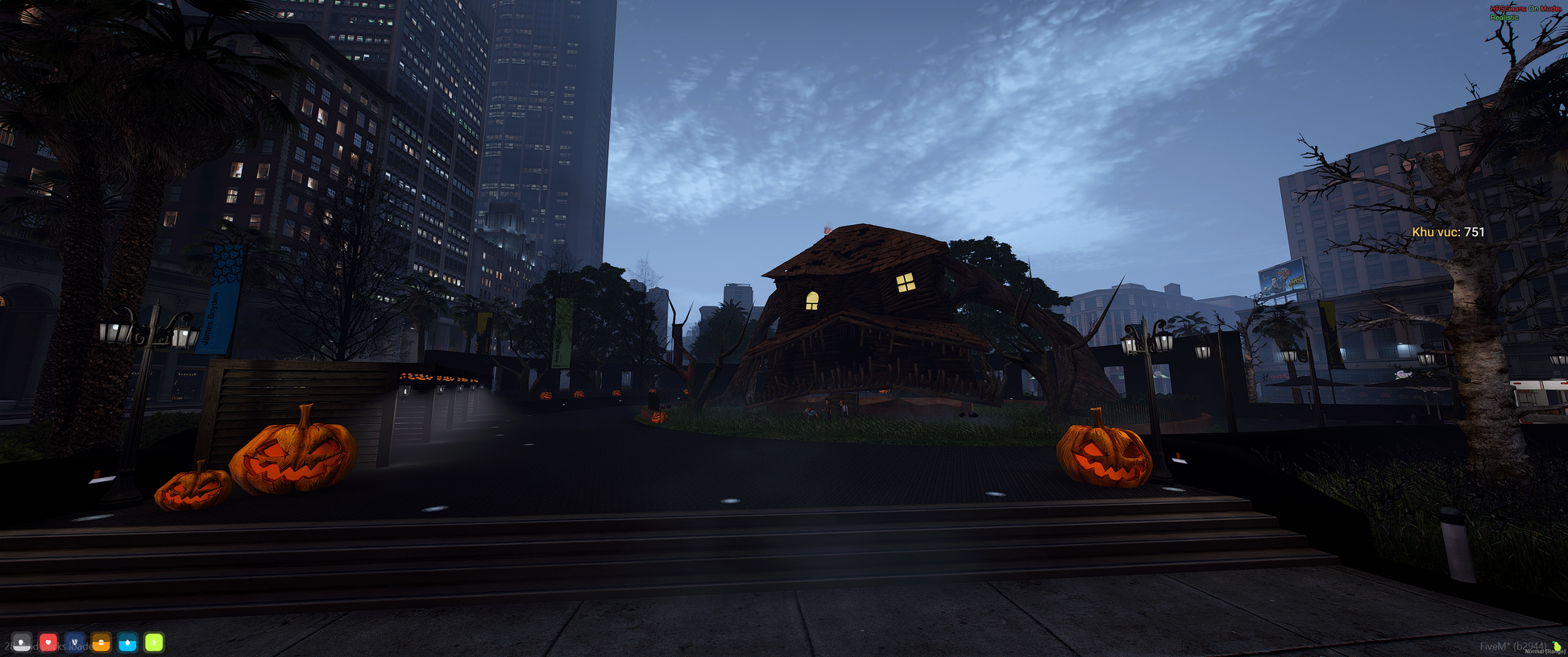Select the orange burger hunger icon
Viewport: 1568px width, 657px height.
tap(102, 642)
